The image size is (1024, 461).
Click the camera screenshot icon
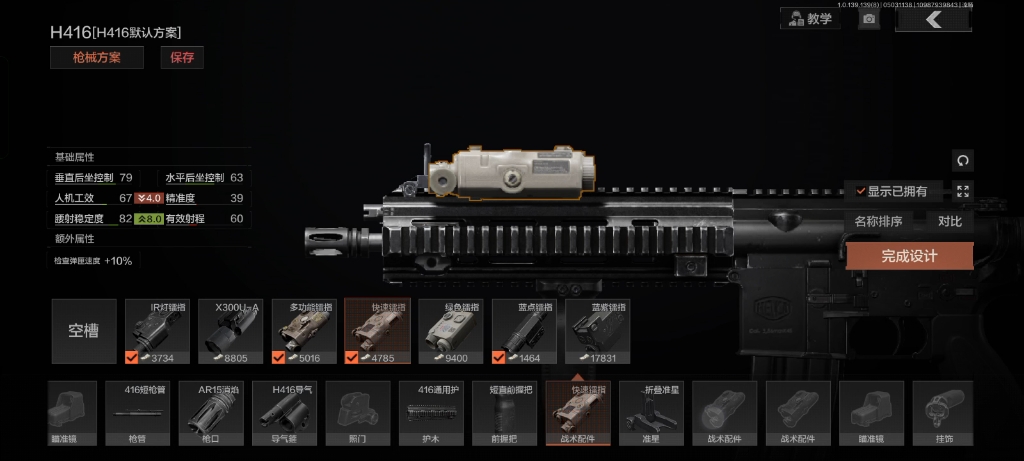click(x=869, y=19)
